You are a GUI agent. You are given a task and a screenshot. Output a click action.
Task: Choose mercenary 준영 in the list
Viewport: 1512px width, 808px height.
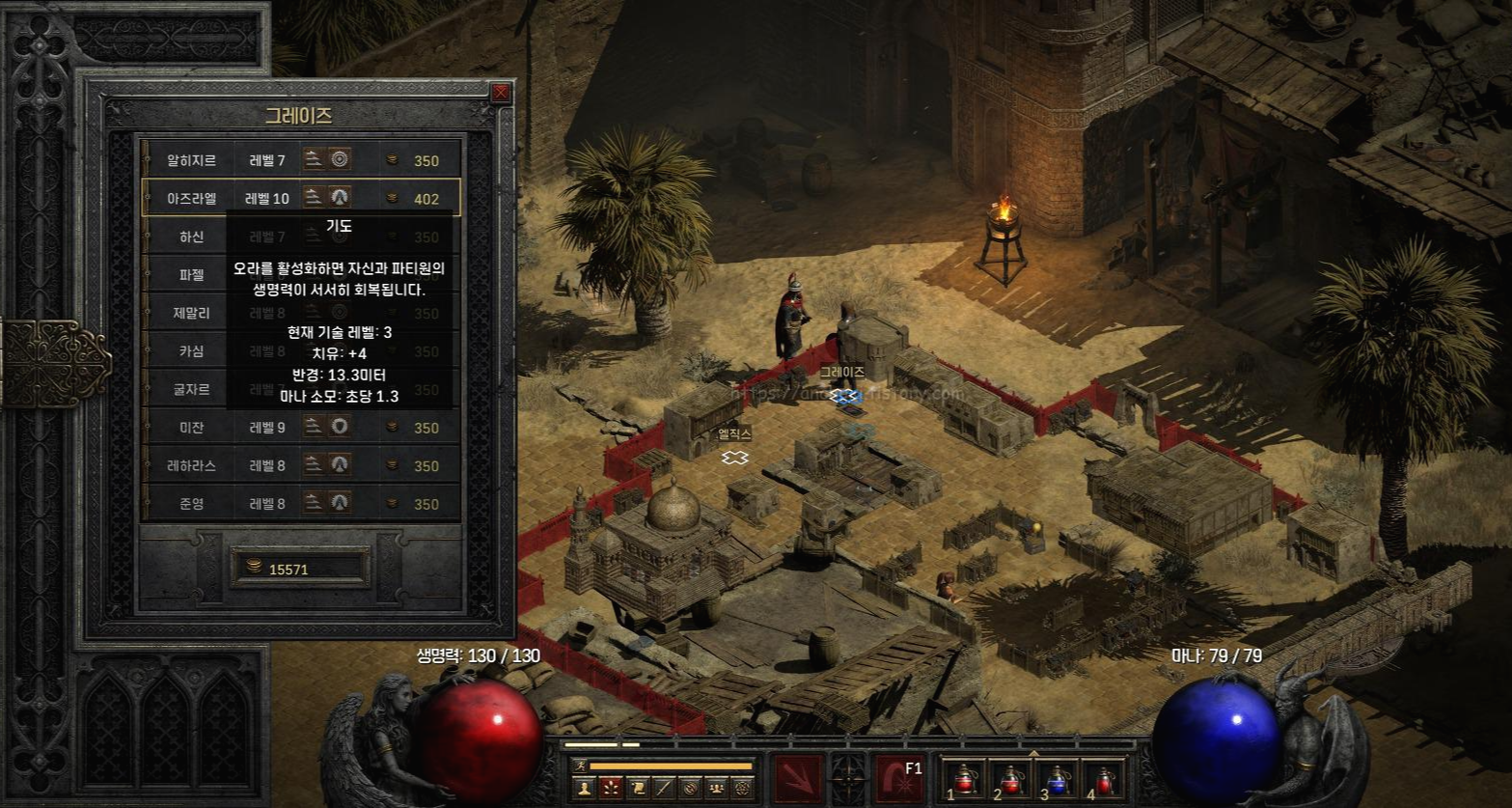192,503
